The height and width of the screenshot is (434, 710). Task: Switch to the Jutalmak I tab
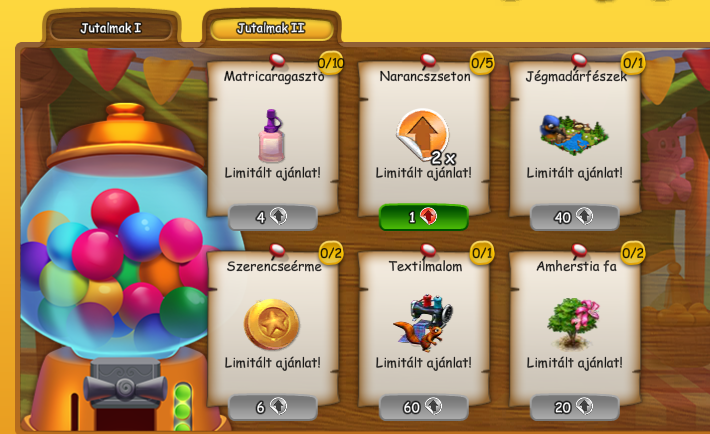(111, 28)
